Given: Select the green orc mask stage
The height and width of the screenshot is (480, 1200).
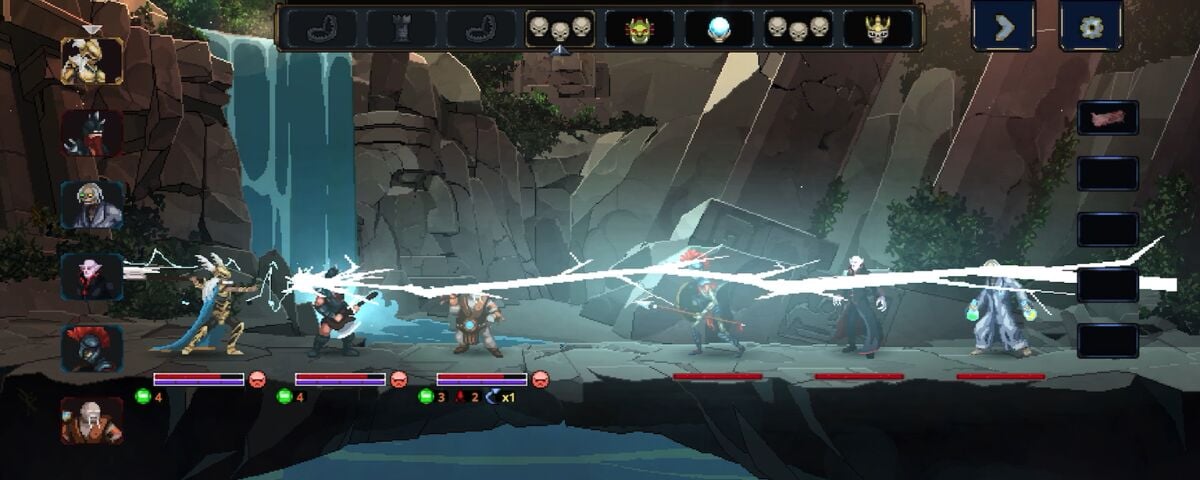Looking at the screenshot, I should 639,29.
